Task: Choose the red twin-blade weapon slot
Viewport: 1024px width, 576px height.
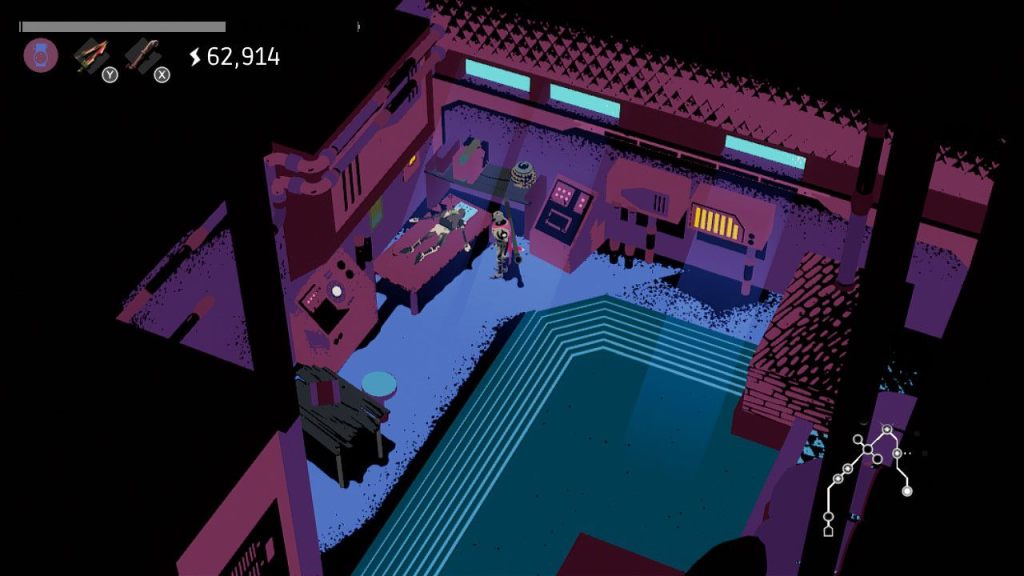Action: point(92,55)
